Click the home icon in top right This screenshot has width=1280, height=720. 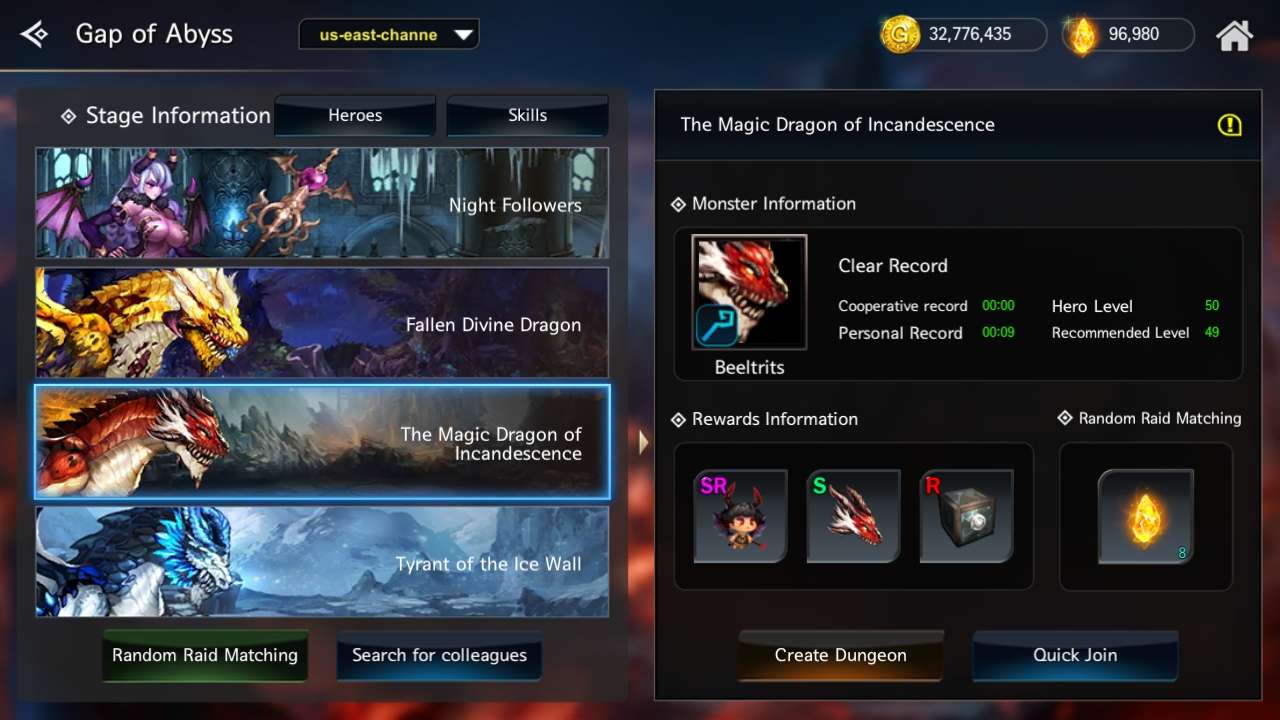[x=1236, y=34]
